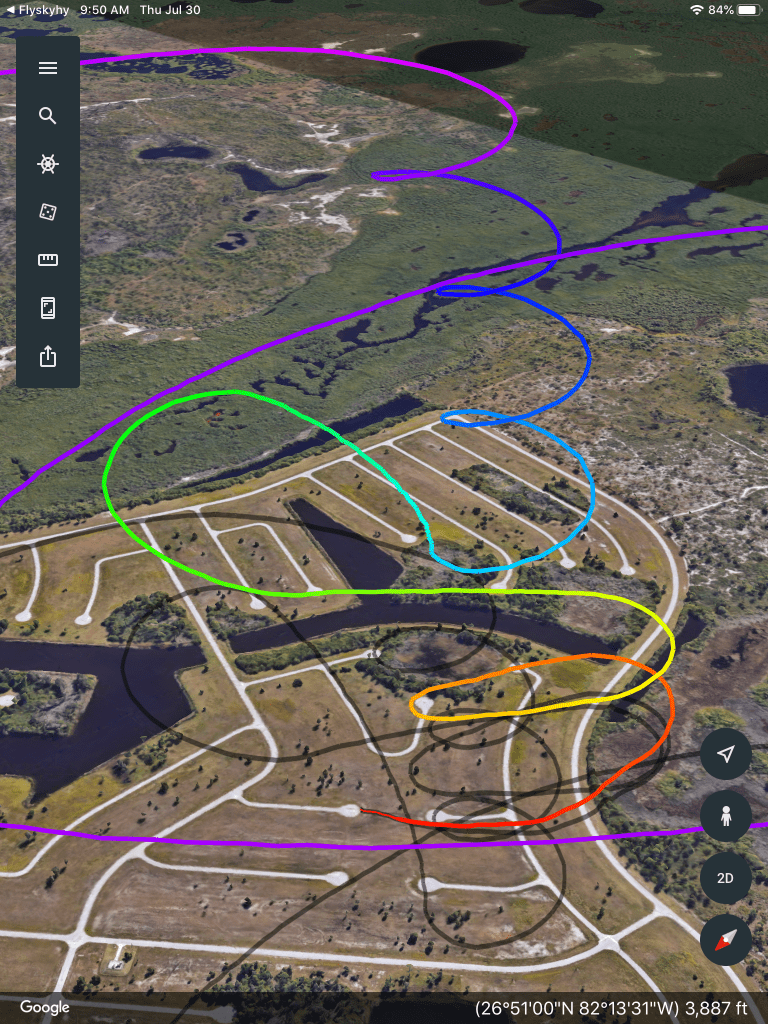Launch Voyager with the ship wheel icon

point(48,164)
